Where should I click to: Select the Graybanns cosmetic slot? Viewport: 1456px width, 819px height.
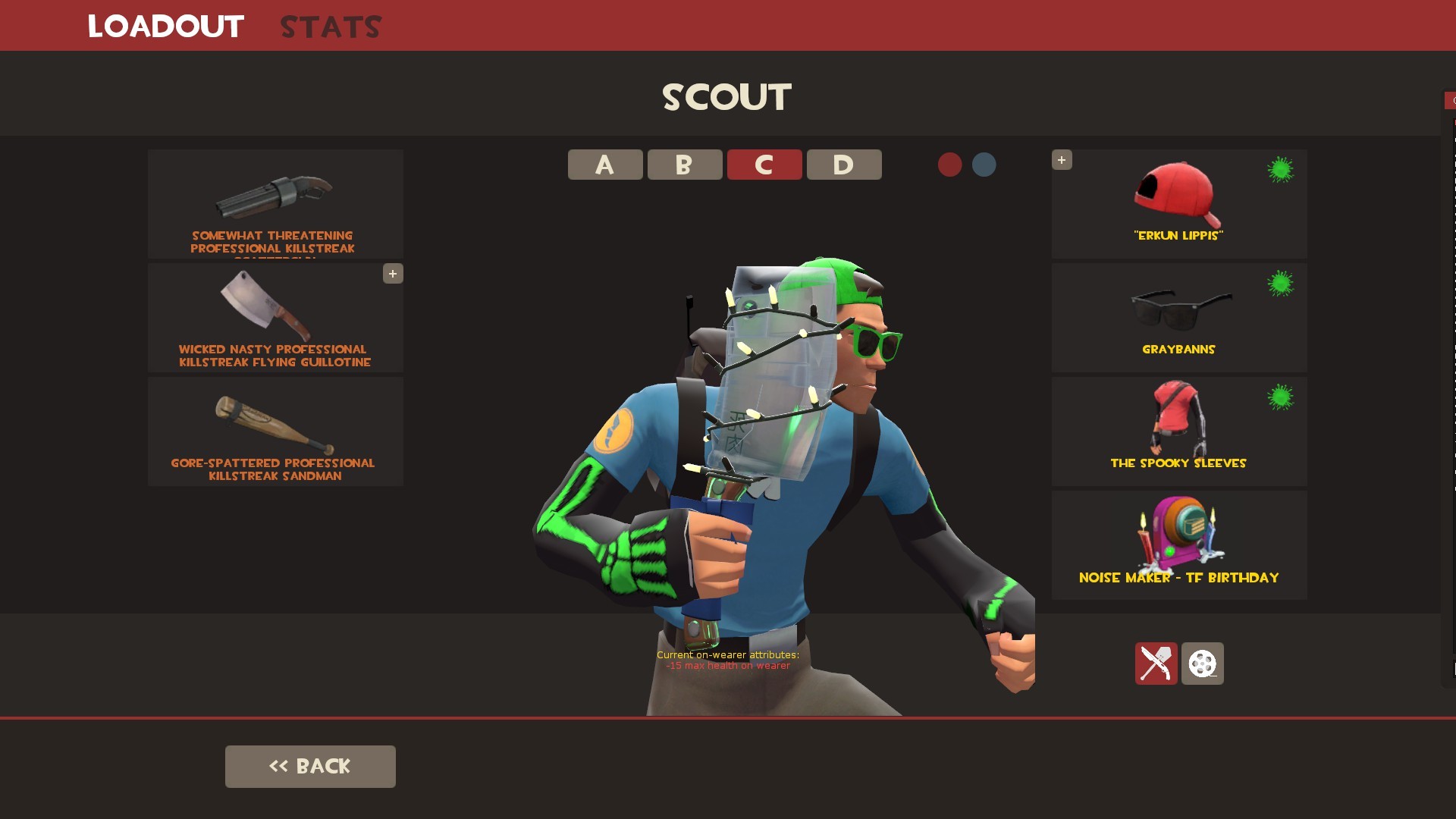(x=1178, y=317)
